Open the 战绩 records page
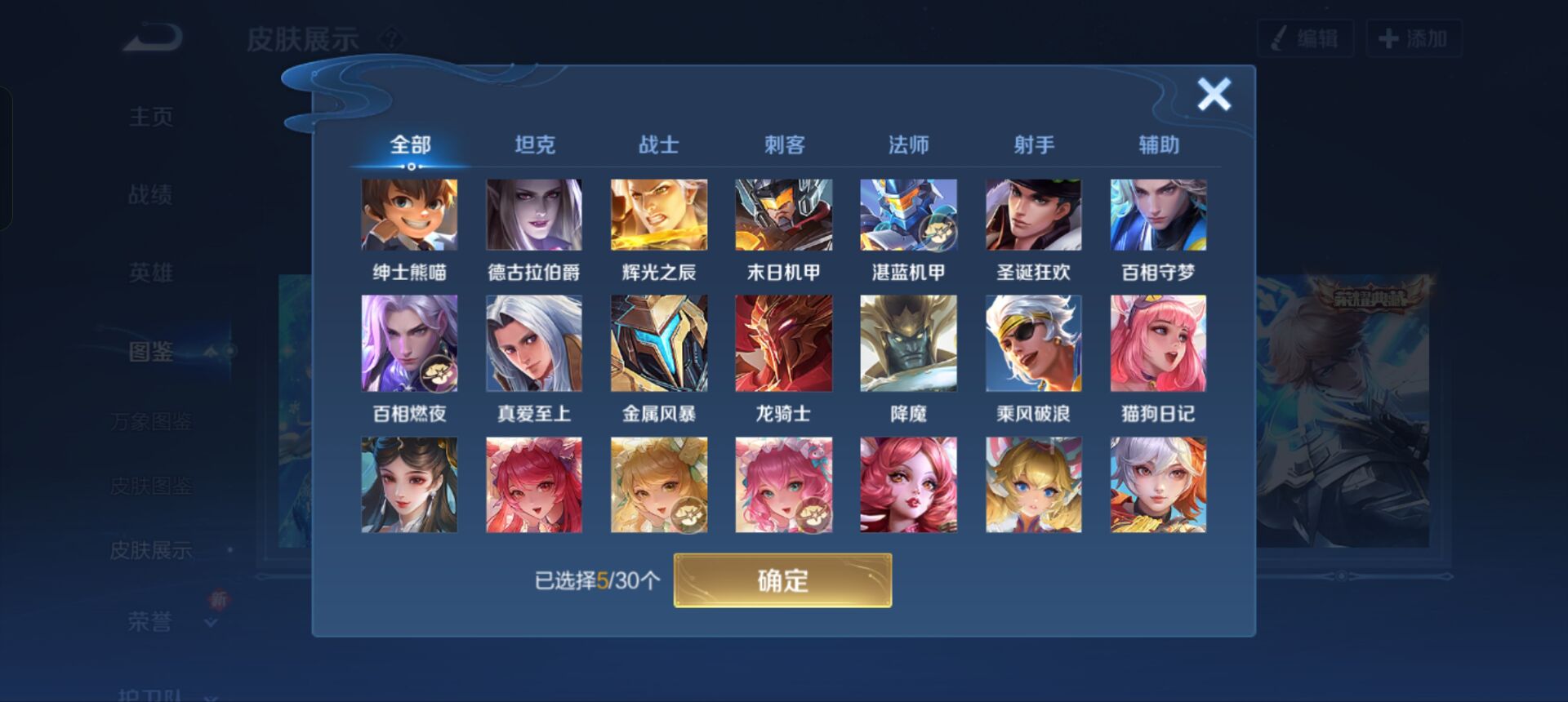This screenshot has width=1568, height=702. 151,194
